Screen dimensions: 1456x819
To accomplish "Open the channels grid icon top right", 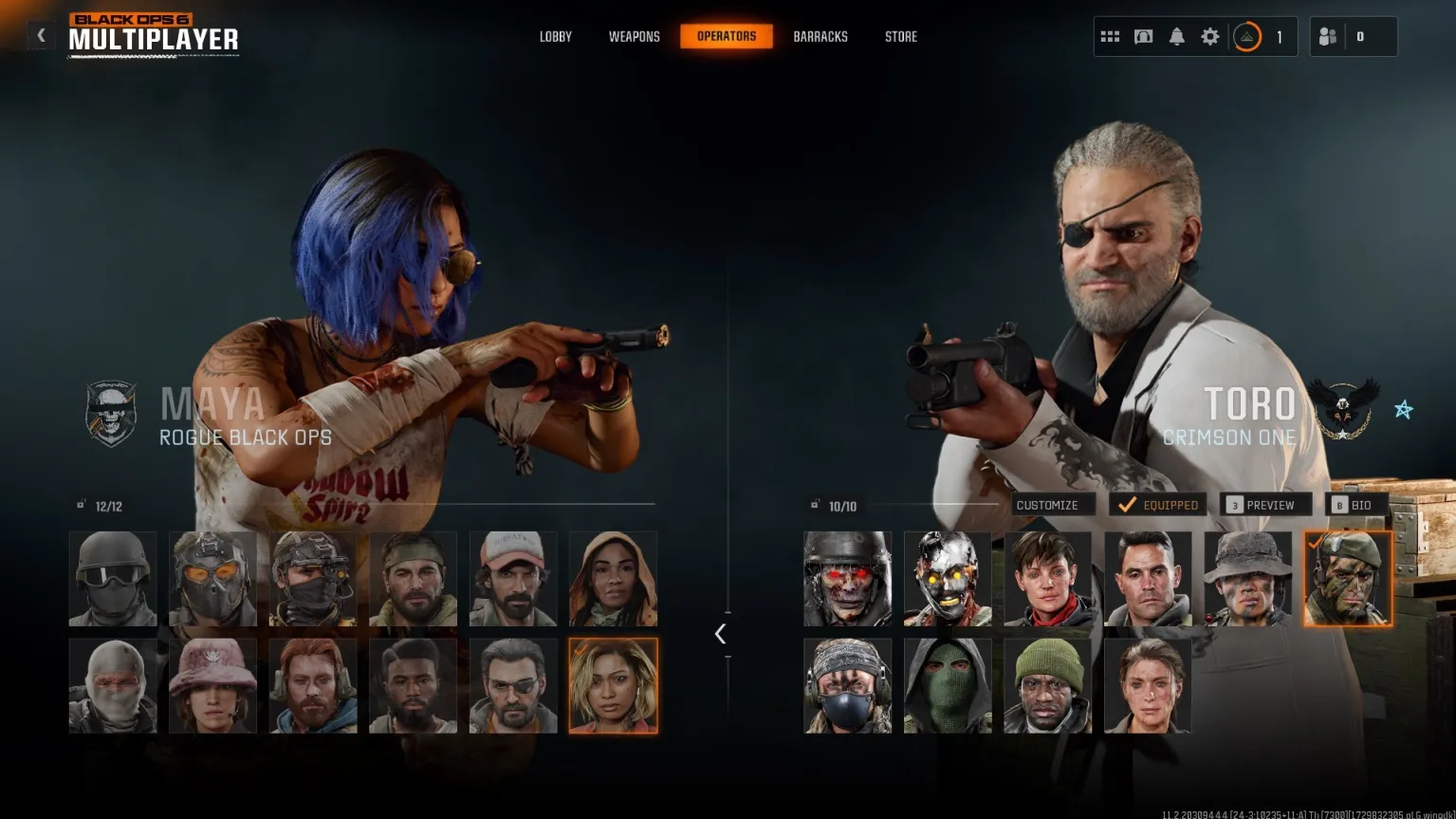I will tap(1109, 35).
